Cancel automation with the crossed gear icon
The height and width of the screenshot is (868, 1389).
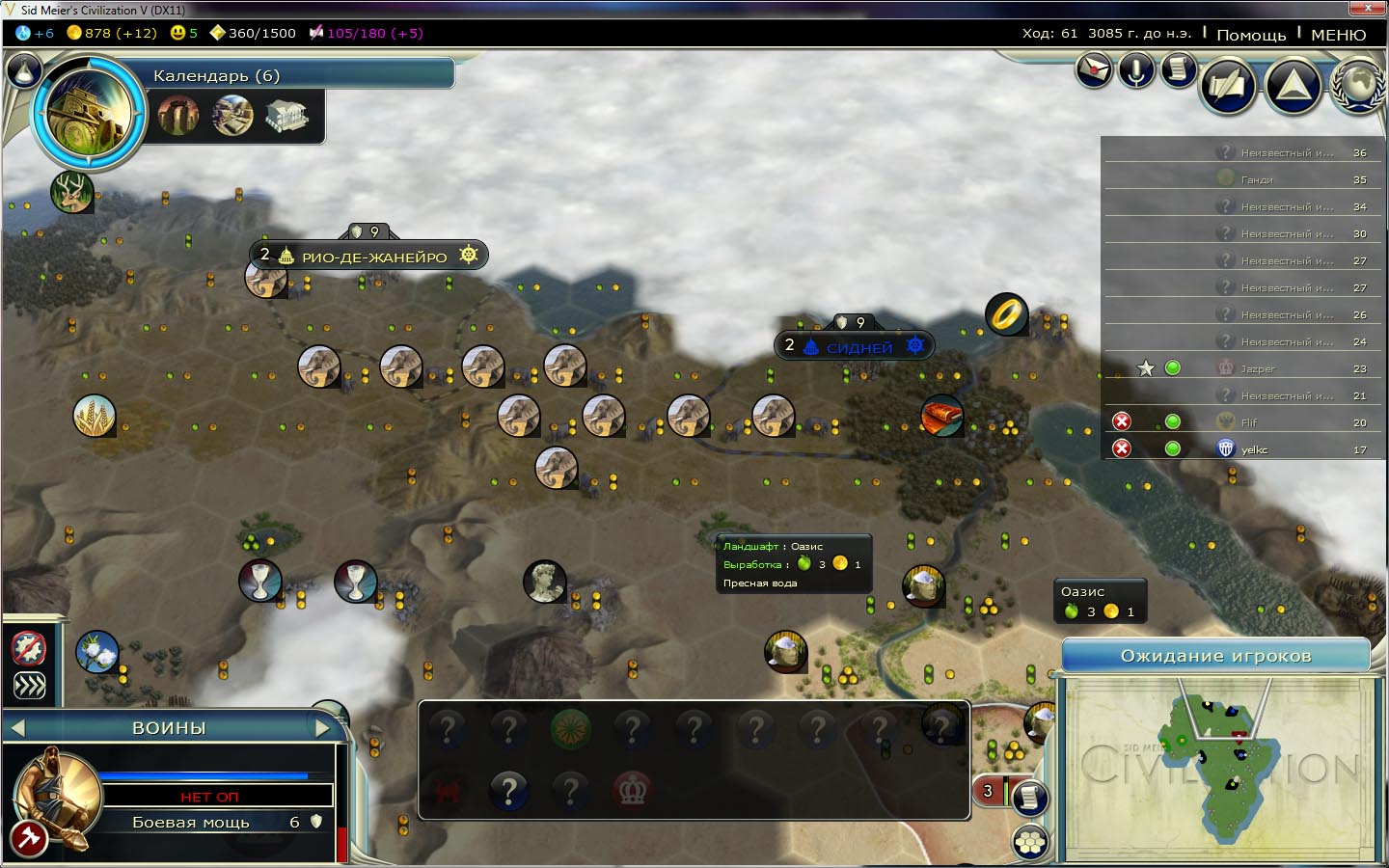point(29,648)
